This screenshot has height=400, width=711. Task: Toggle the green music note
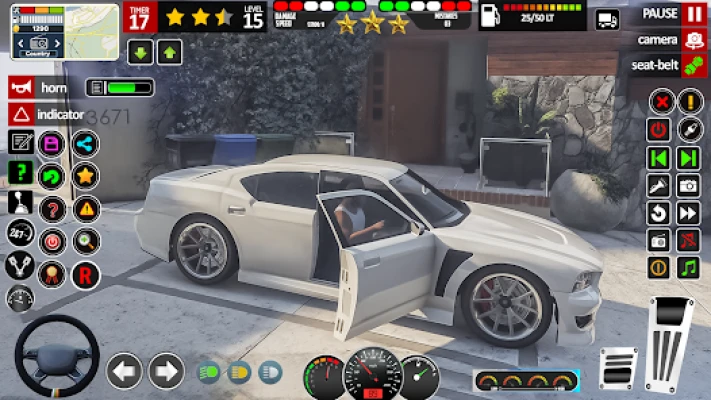[x=688, y=268]
